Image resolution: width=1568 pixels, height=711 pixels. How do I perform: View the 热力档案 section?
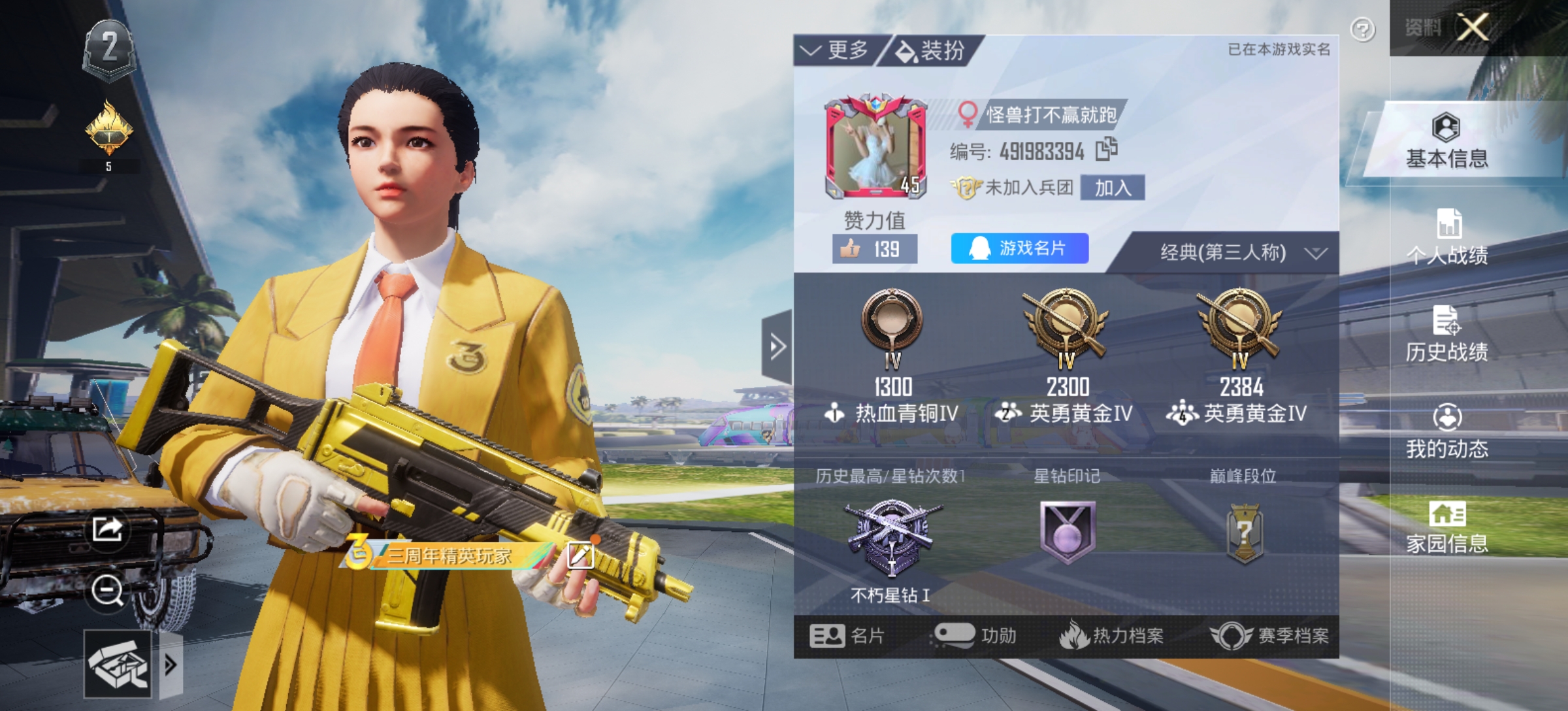[x=1112, y=636]
